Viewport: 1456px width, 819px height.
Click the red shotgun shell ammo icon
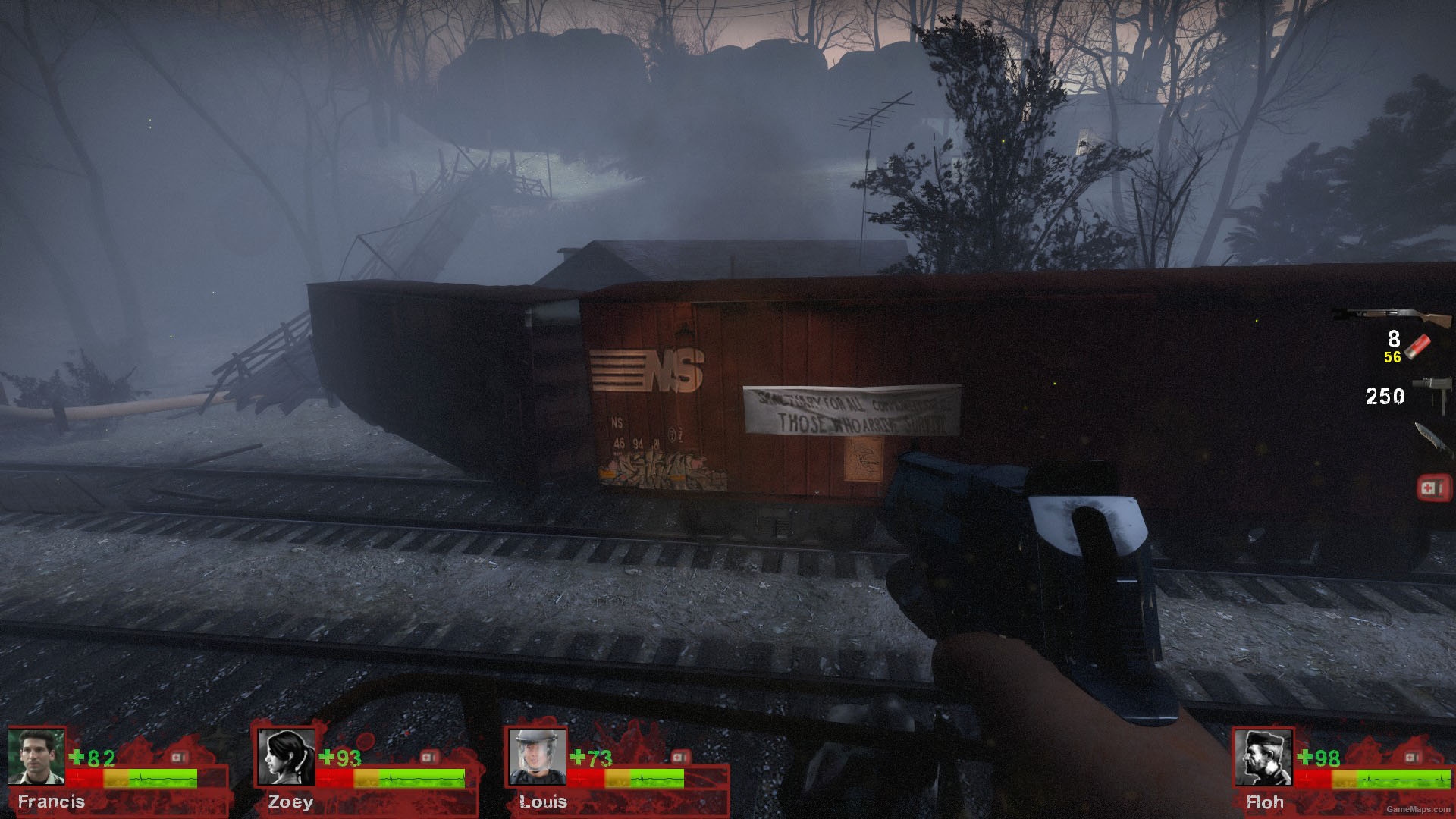1417,345
